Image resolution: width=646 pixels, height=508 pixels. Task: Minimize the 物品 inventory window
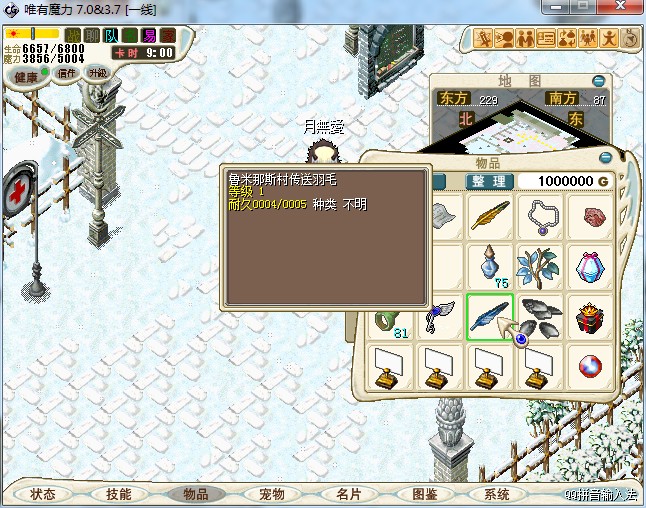click(604, 157)
